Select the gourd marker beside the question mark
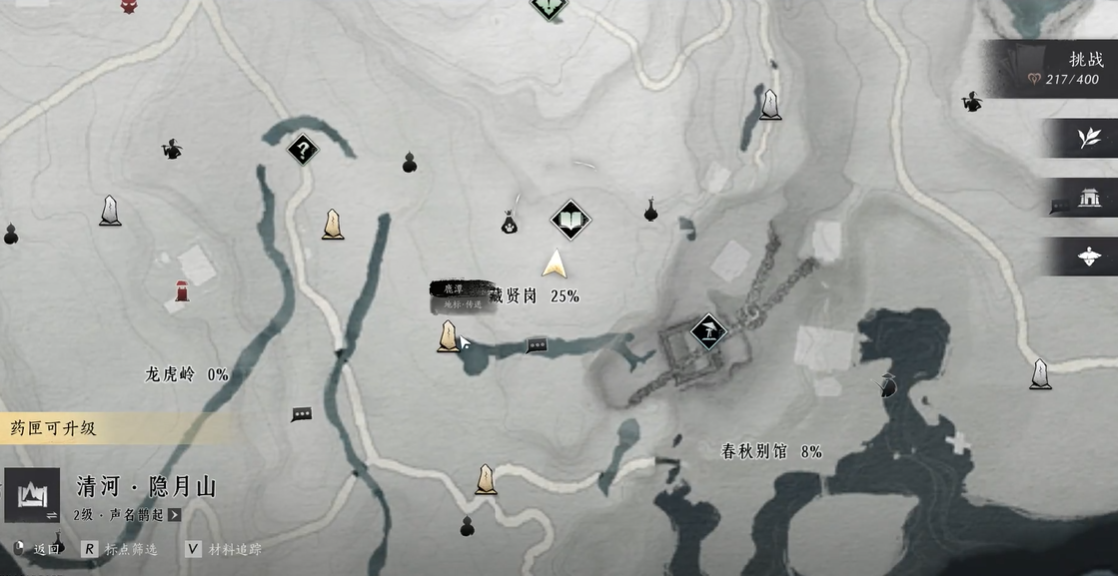 409,162
